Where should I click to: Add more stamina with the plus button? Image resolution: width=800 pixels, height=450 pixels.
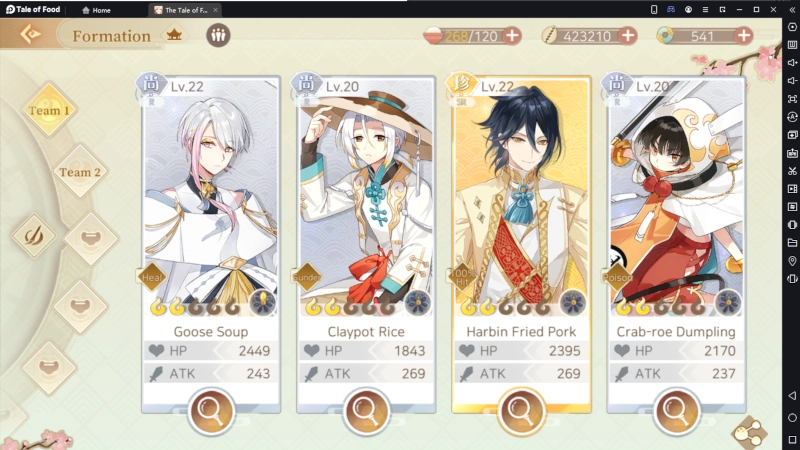[512, 35]
